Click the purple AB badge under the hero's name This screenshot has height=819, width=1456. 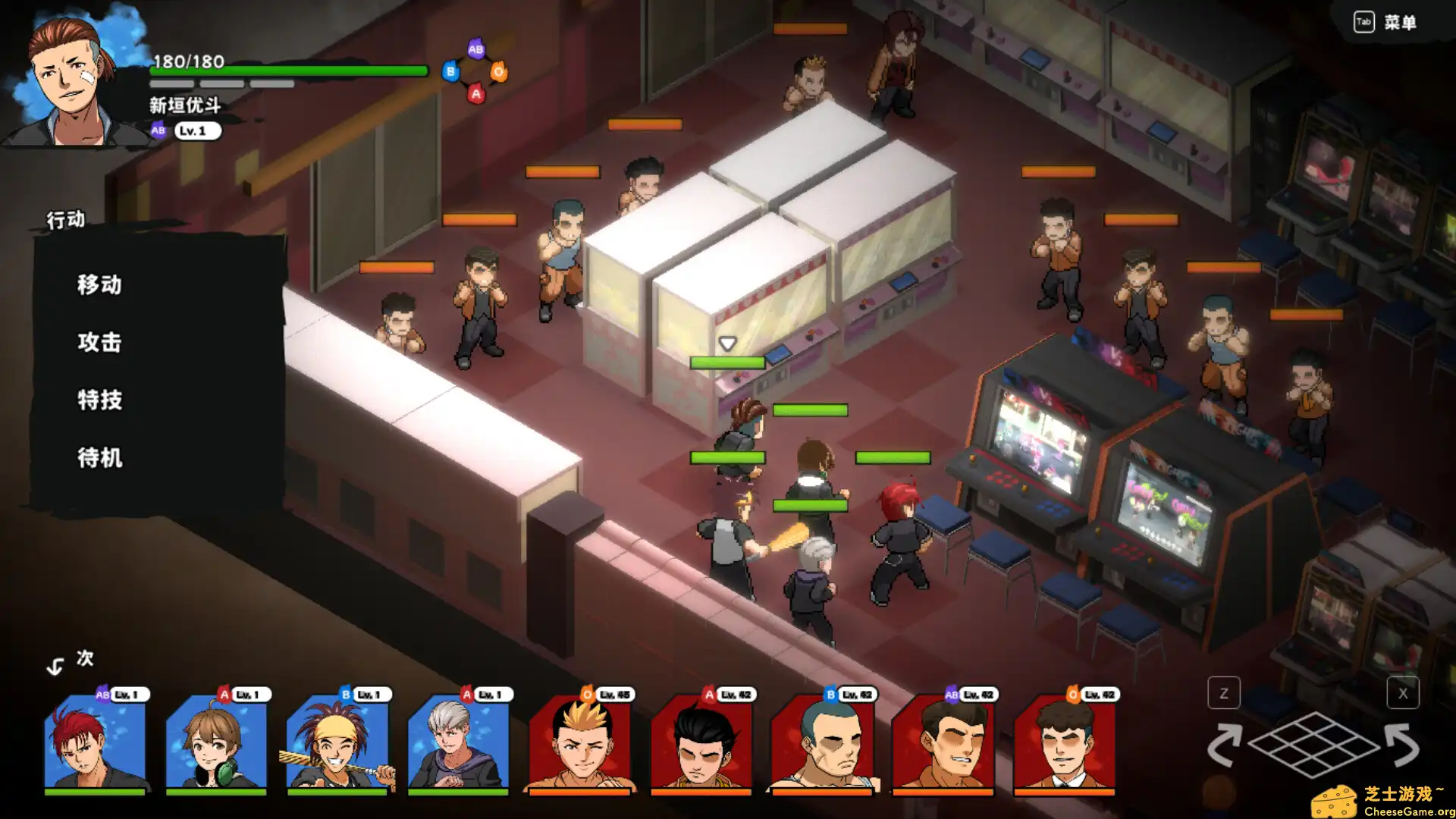coord(158,130)
